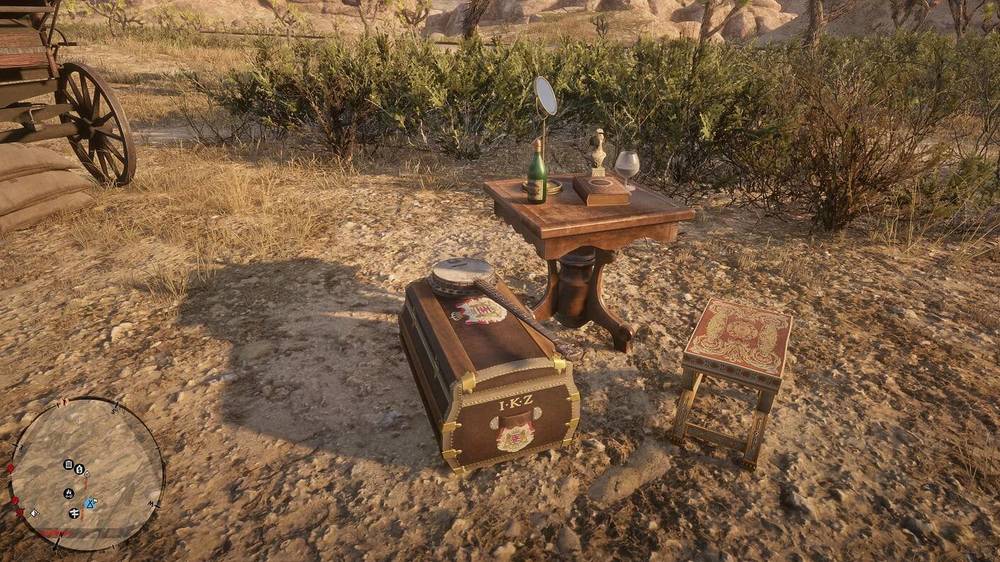Select the signpost fast-travel marker on minimap
The width and height of the screenshot is (1000, 562).
74,513
